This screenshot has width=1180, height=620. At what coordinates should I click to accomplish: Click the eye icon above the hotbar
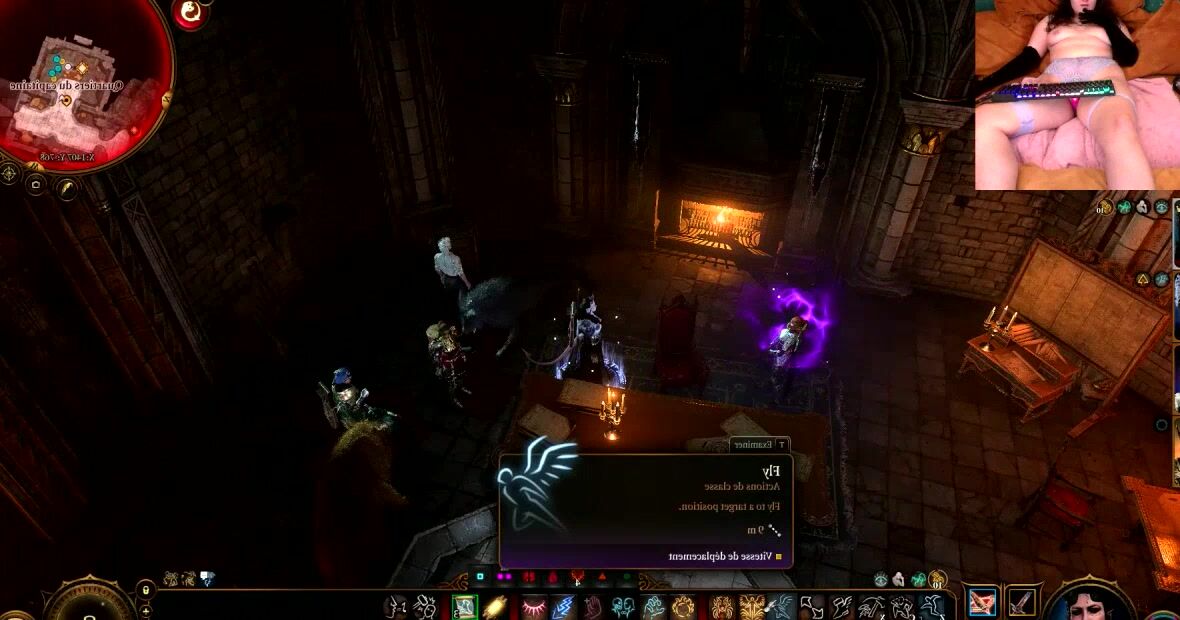(x=881, y=579)
